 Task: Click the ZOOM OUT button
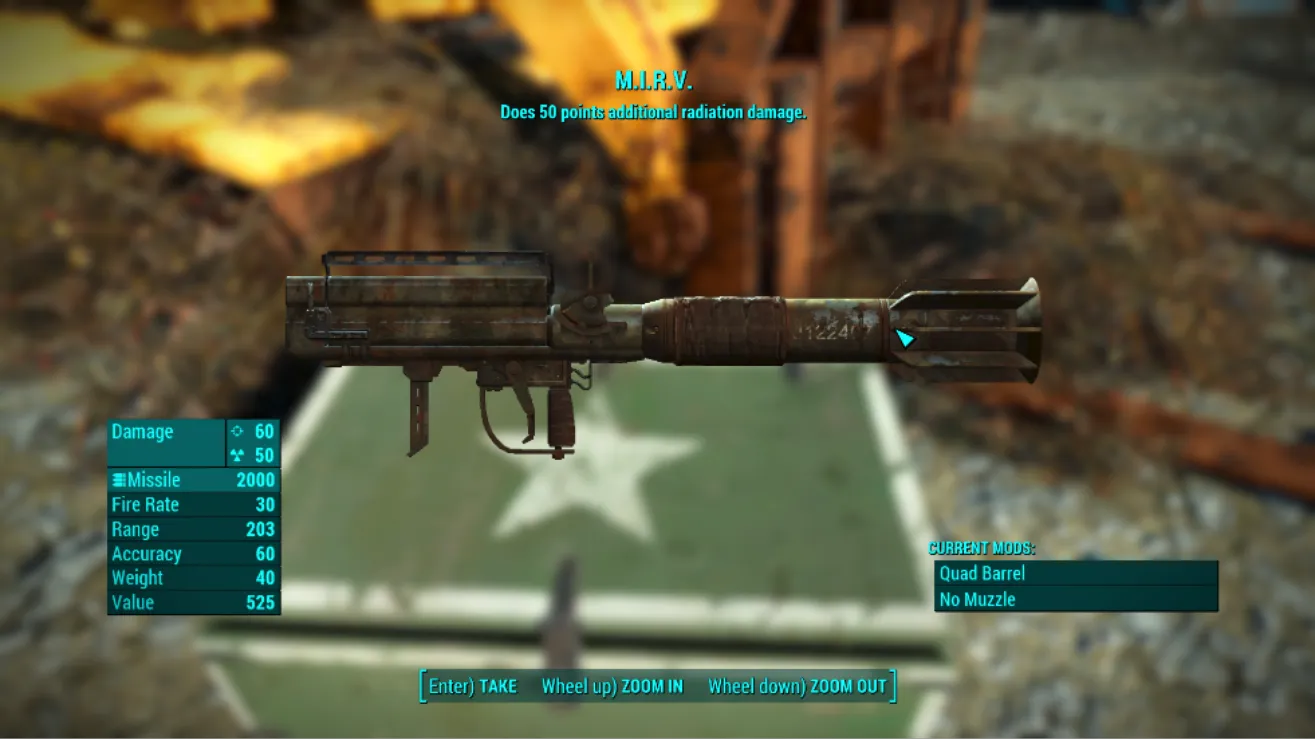point(797,687)
